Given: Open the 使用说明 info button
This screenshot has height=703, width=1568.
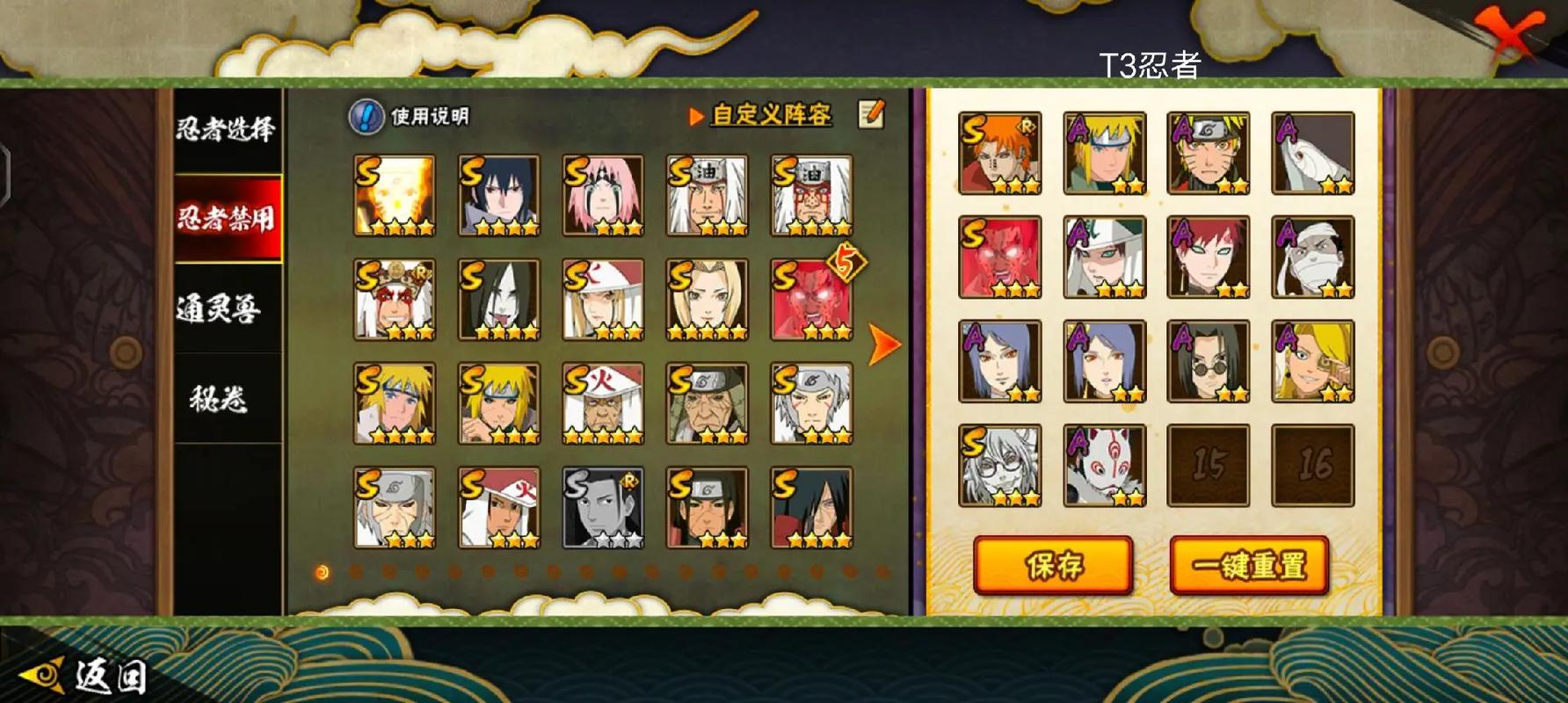Looking at the screenshot, I should click(367, 116).
